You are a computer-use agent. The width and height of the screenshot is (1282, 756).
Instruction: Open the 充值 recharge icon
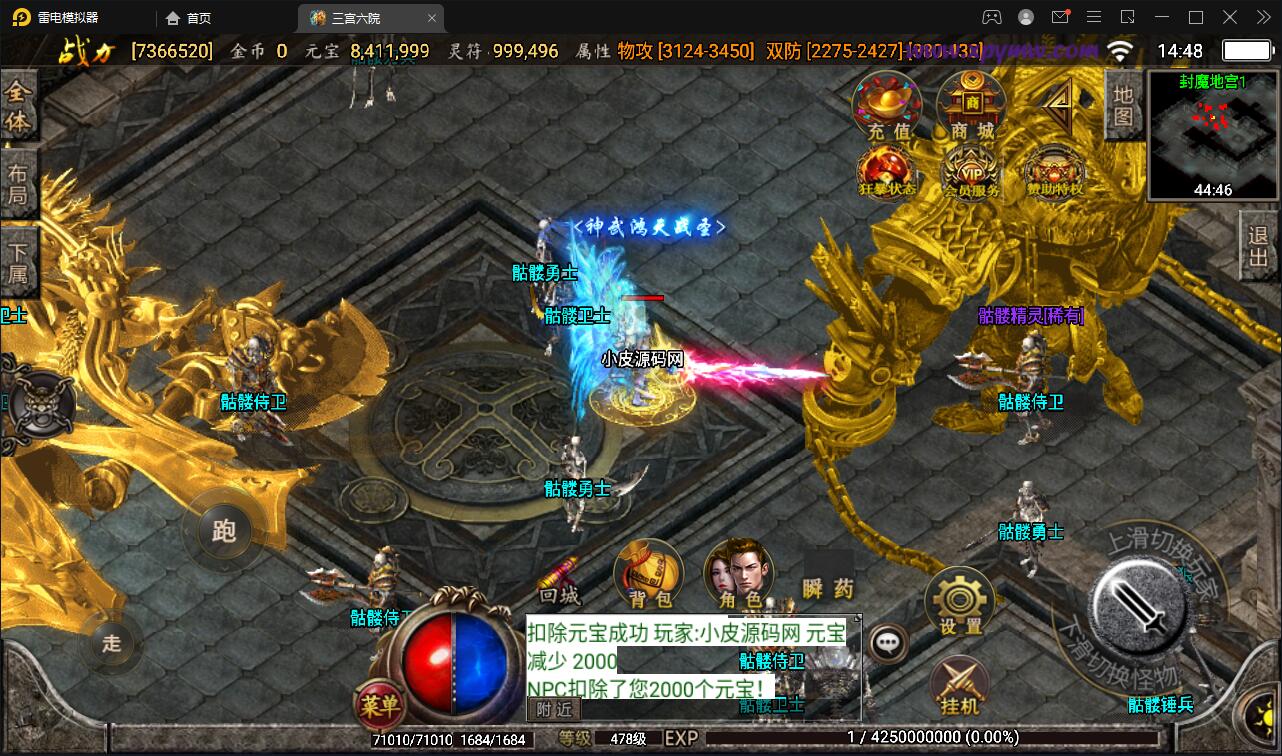pyautogui.click(x=887, y=107)
